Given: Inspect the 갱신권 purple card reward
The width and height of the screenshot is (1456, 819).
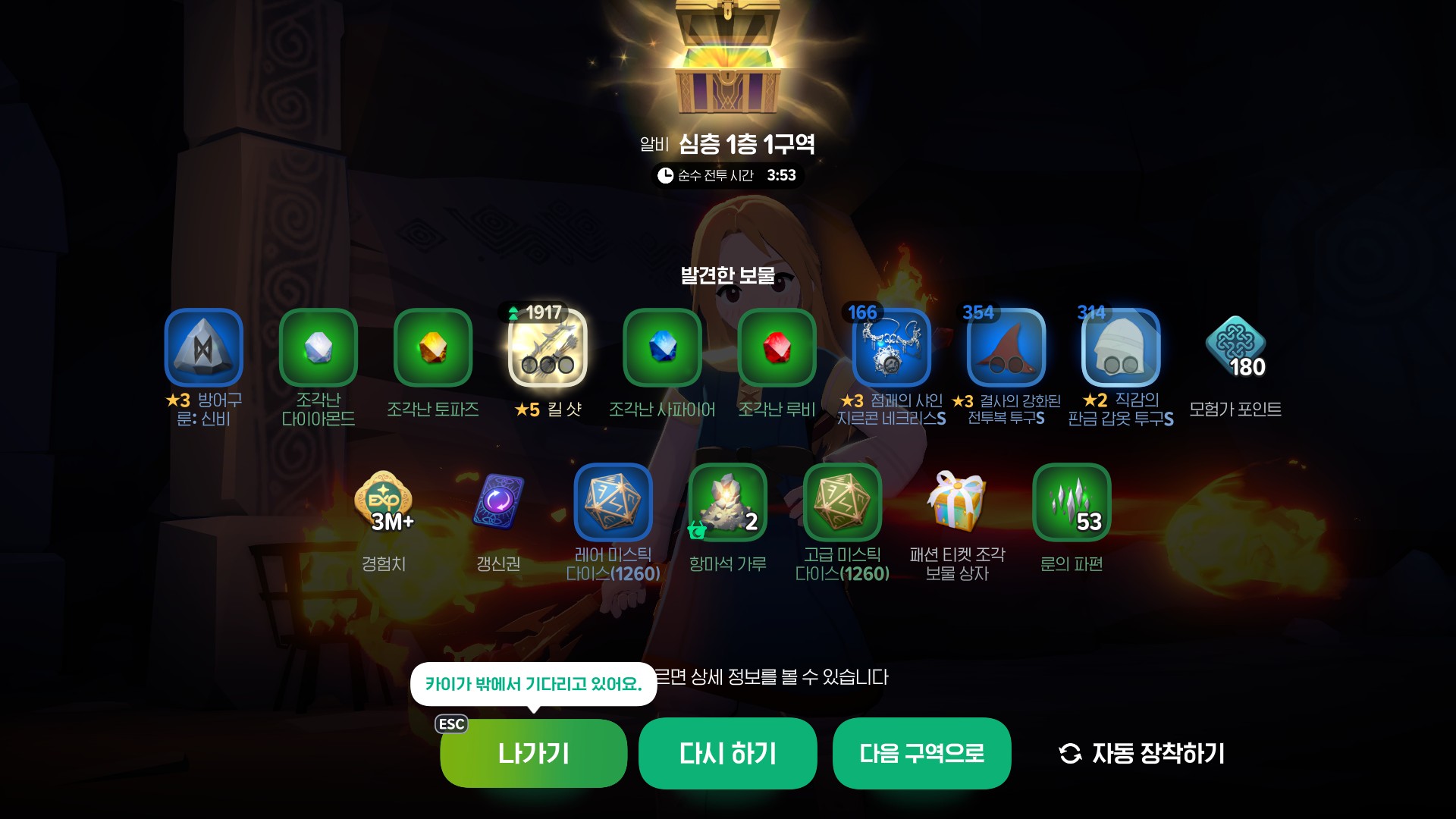Looking at the screenshot, I should coord(498,503).
